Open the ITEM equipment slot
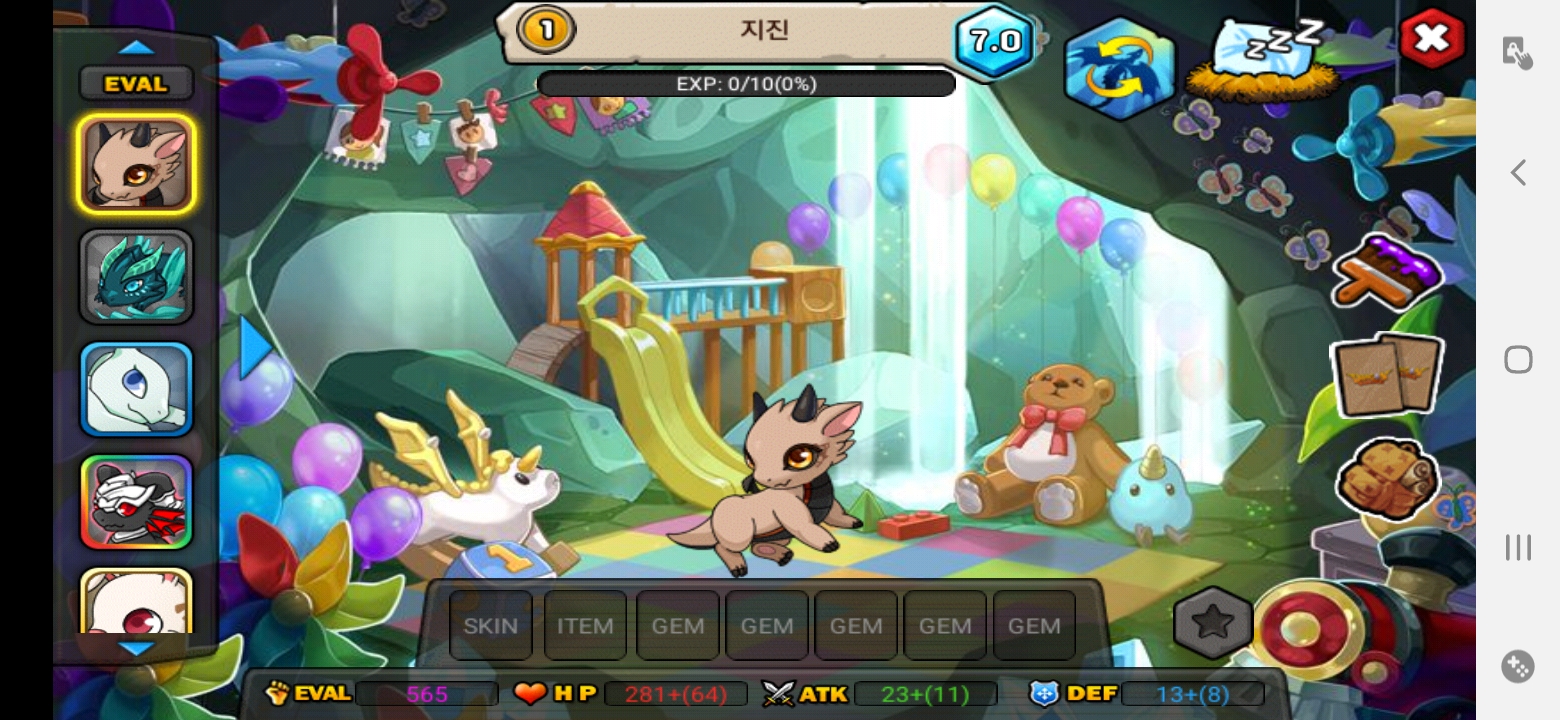 585,626
